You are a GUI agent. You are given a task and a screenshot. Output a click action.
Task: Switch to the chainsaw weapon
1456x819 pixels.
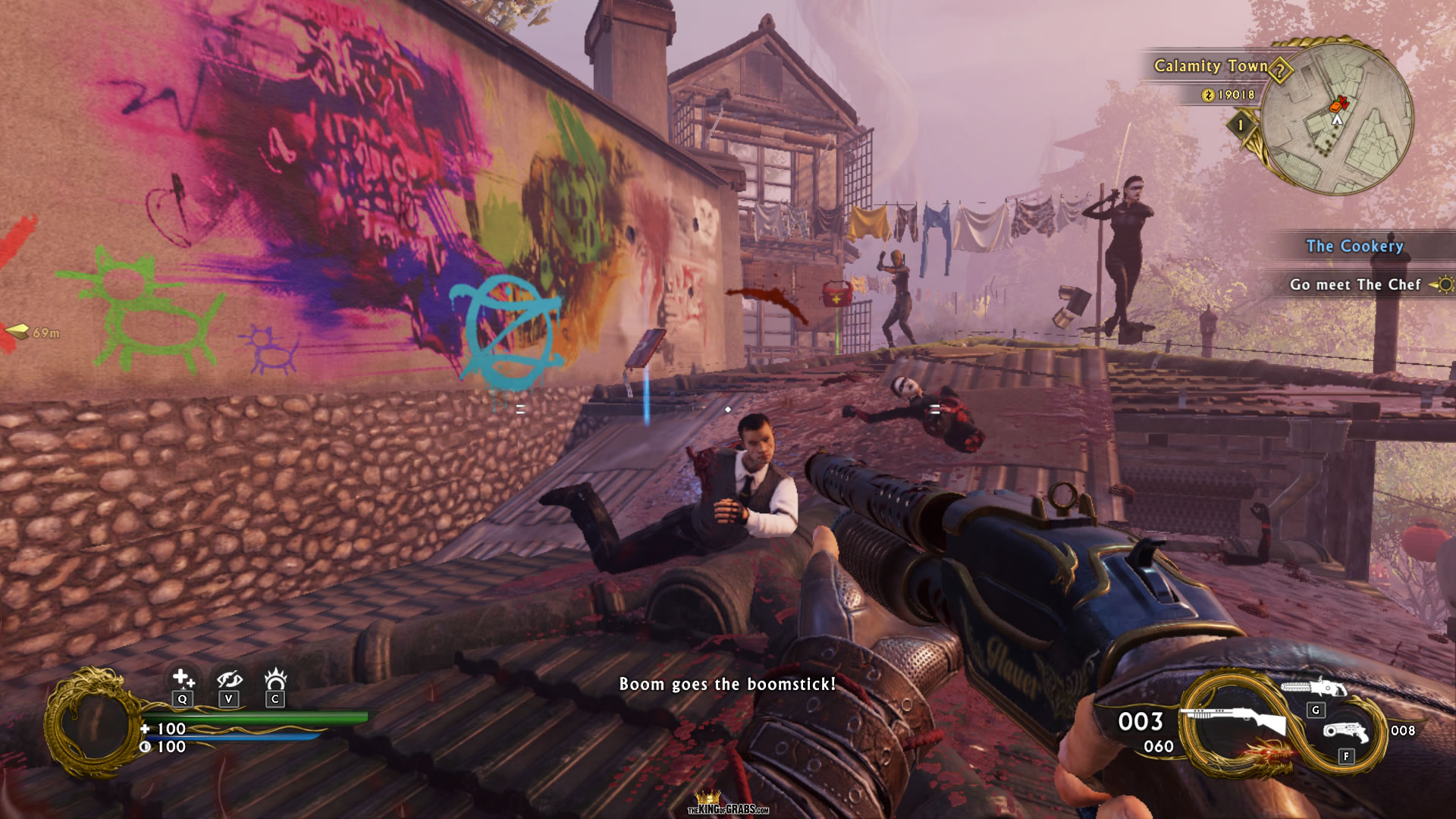1313,689
